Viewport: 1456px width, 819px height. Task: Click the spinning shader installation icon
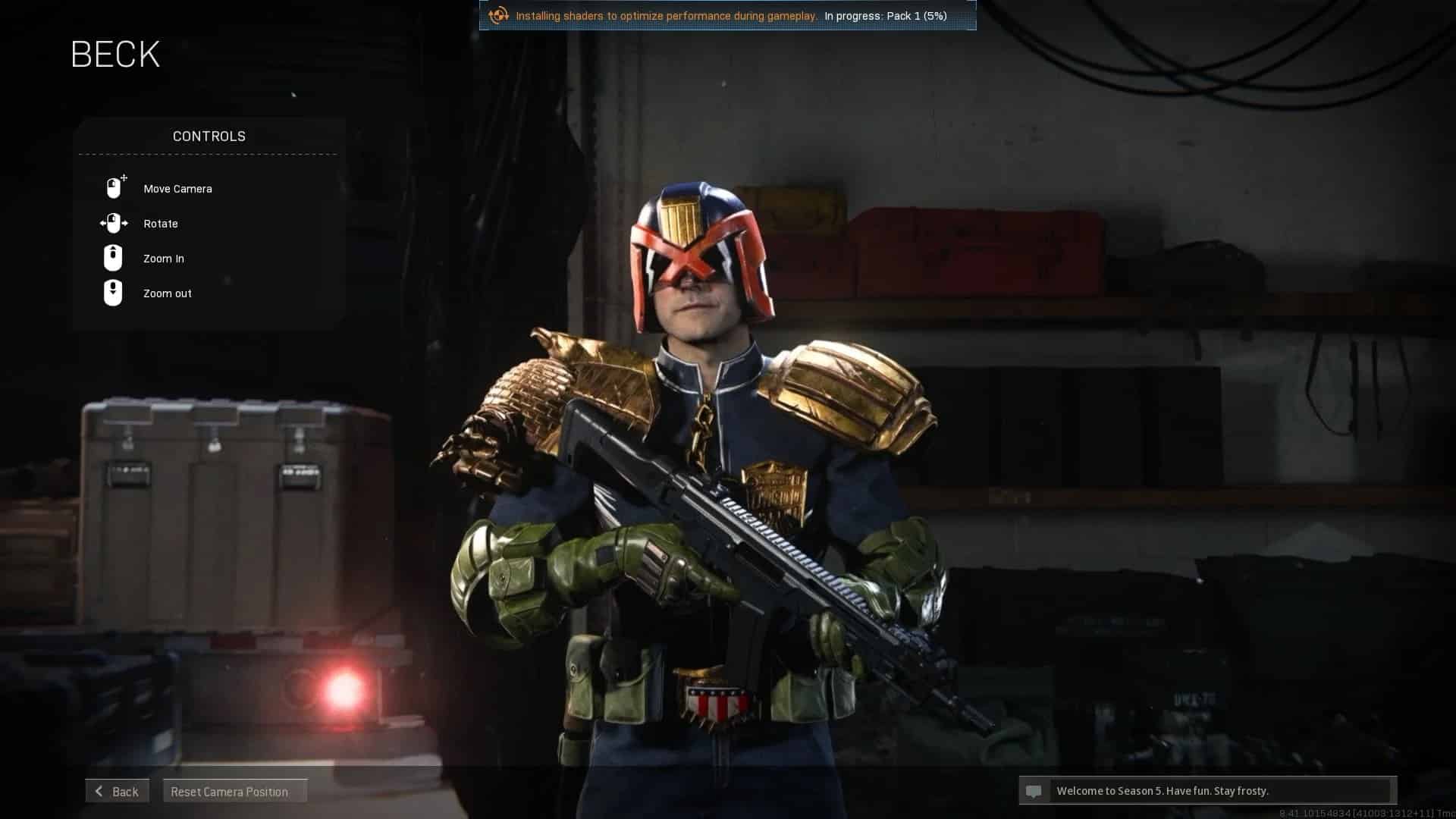tap(499, 15)
